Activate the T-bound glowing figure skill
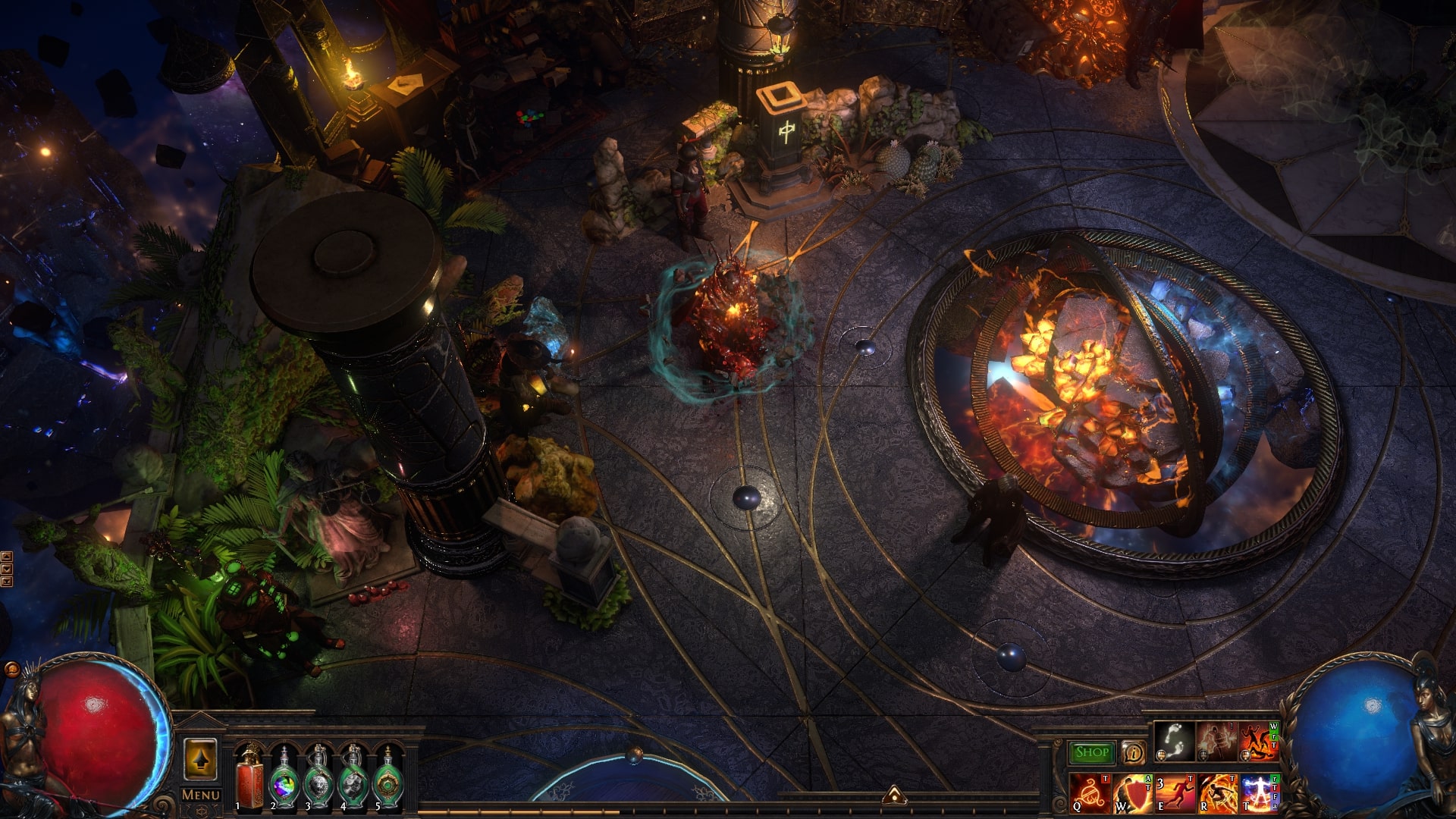1456x819 pixels. [x=1260, y=792]
